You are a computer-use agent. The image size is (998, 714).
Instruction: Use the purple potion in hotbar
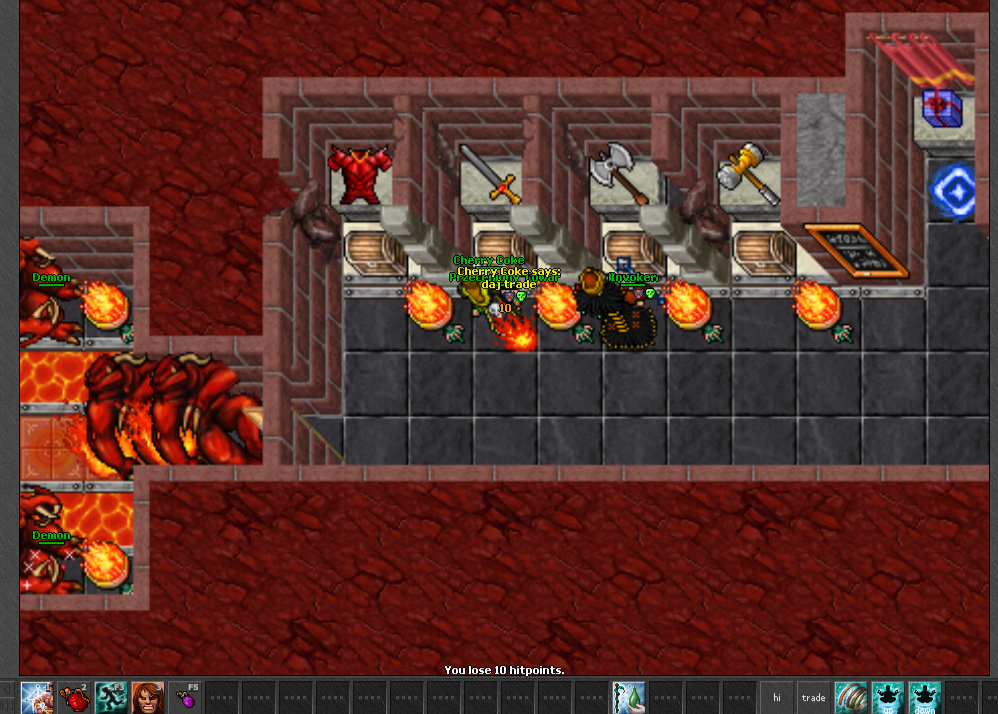pyautogui.click(x=185, y=697)
